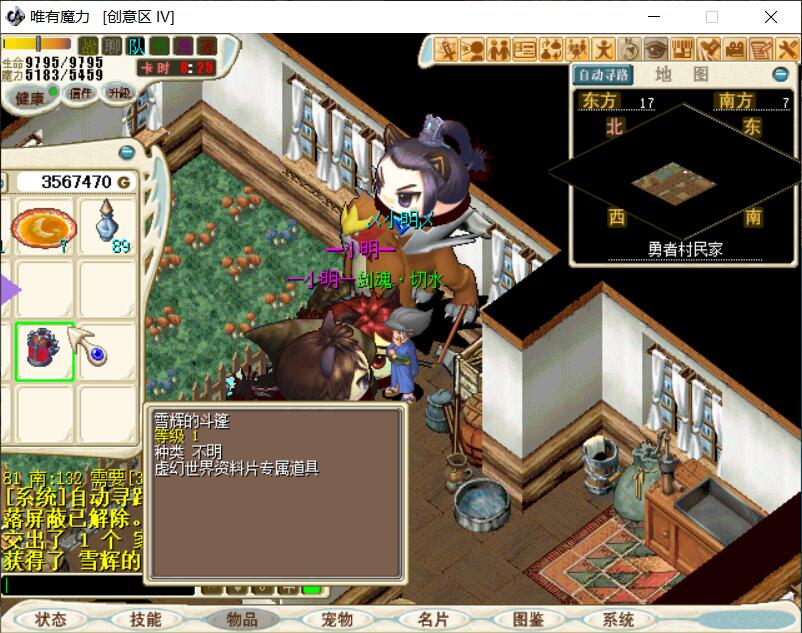This screenshot has height=633, width=802.
Task: Minimize the map panel with the blue button
Action: point(781,74)
